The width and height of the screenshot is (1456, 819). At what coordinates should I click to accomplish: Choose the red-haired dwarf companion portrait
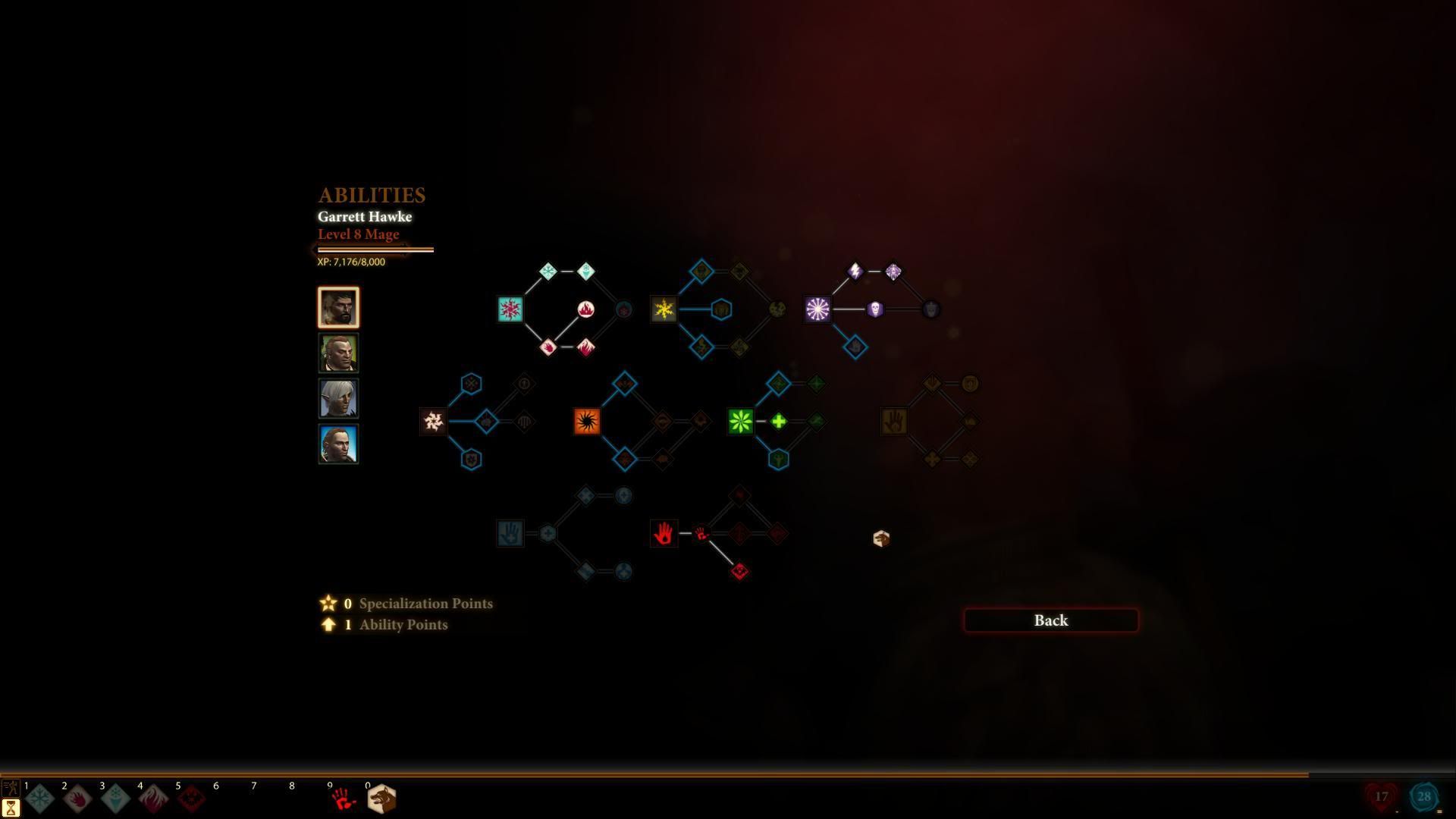(338, 353)
